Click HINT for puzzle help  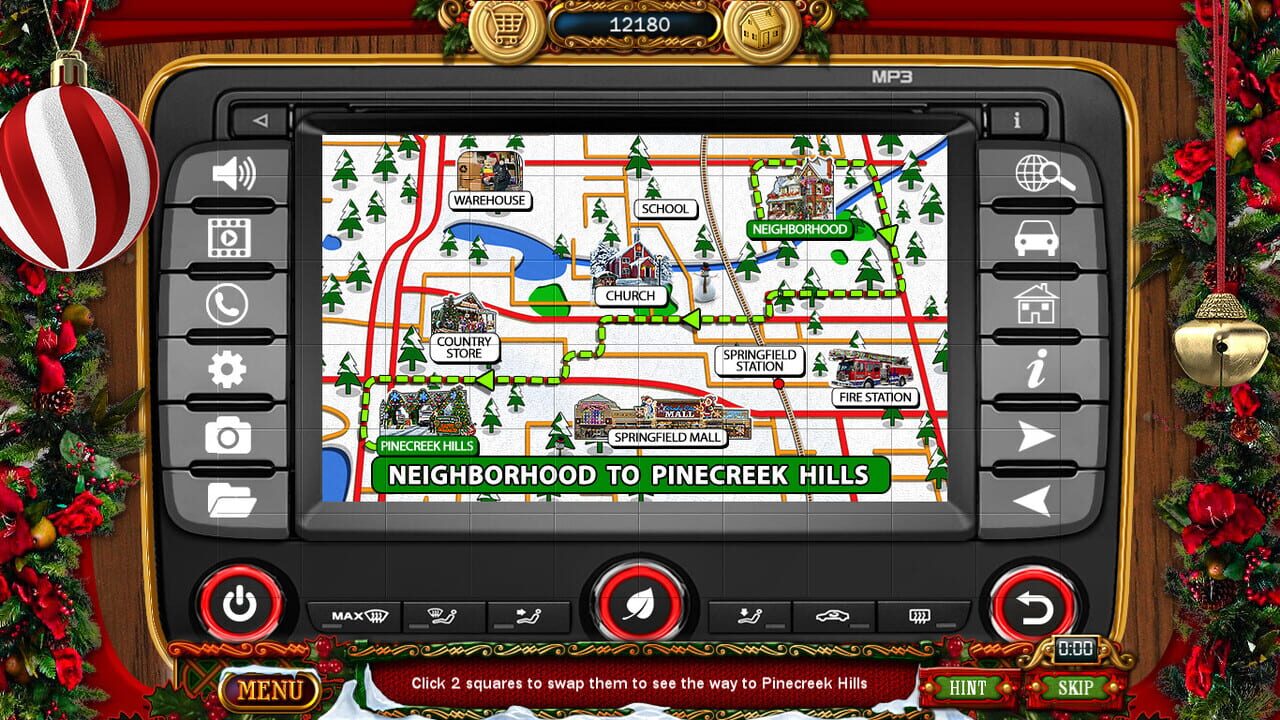pyautogui.click(x=968, y=688)
